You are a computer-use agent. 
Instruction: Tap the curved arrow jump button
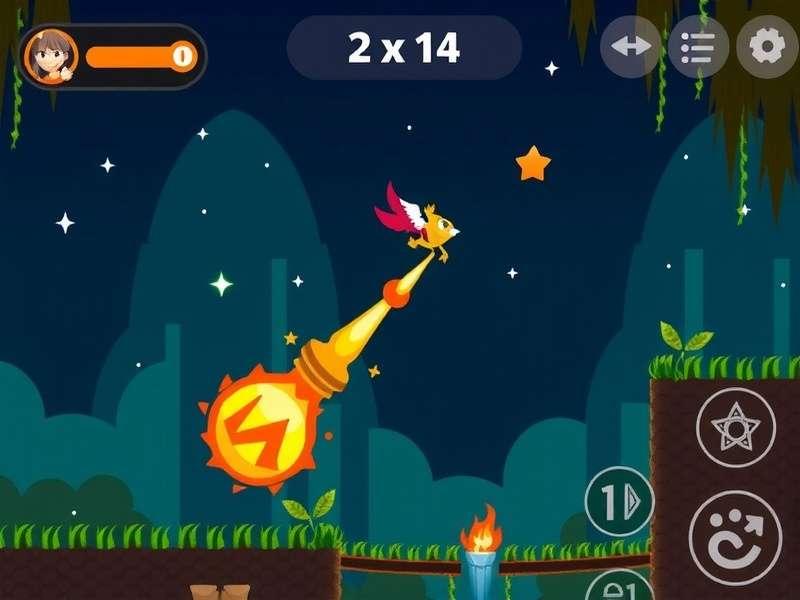click(736, 537)
